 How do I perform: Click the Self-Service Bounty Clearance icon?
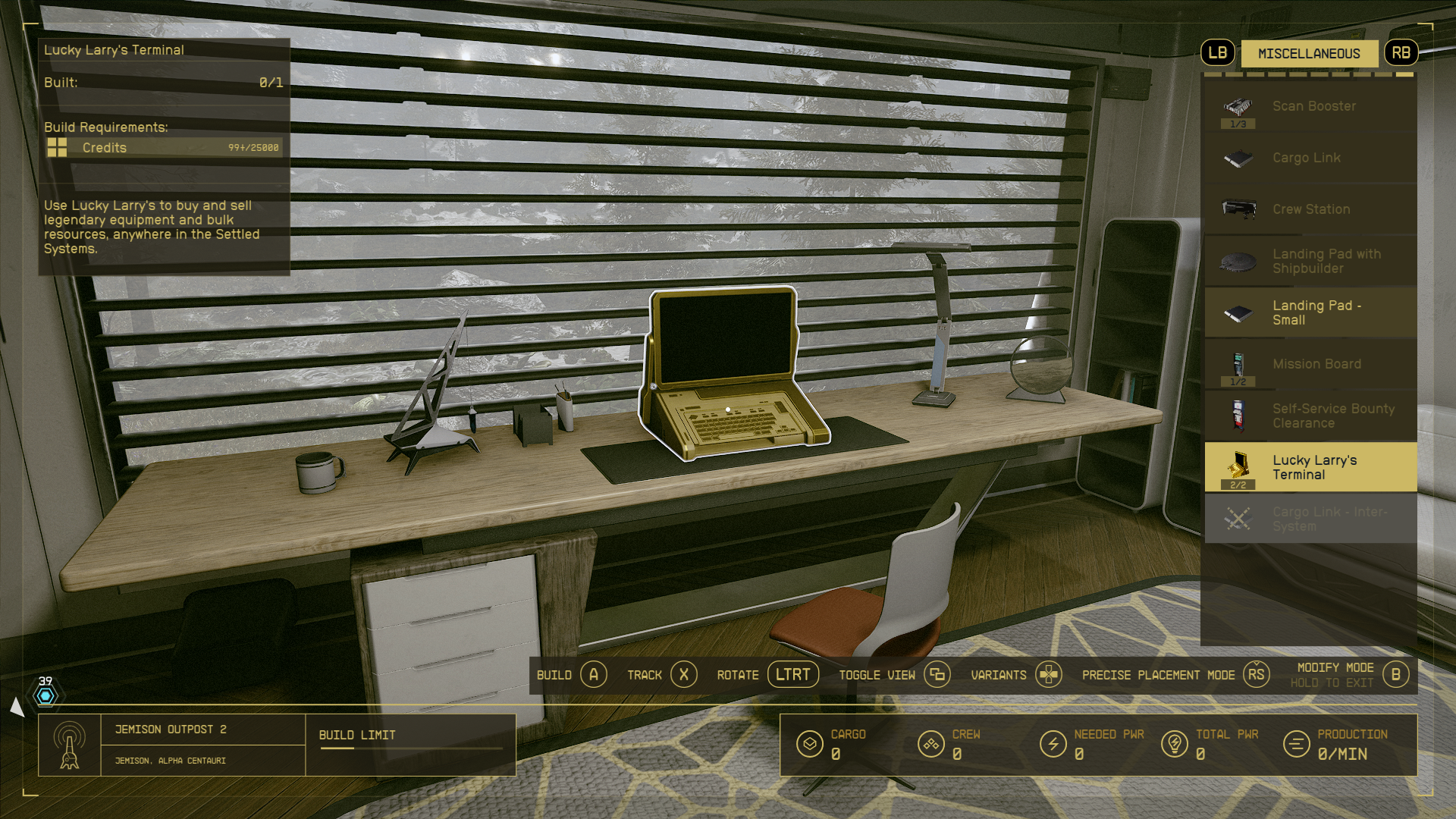coord(1238,416)
